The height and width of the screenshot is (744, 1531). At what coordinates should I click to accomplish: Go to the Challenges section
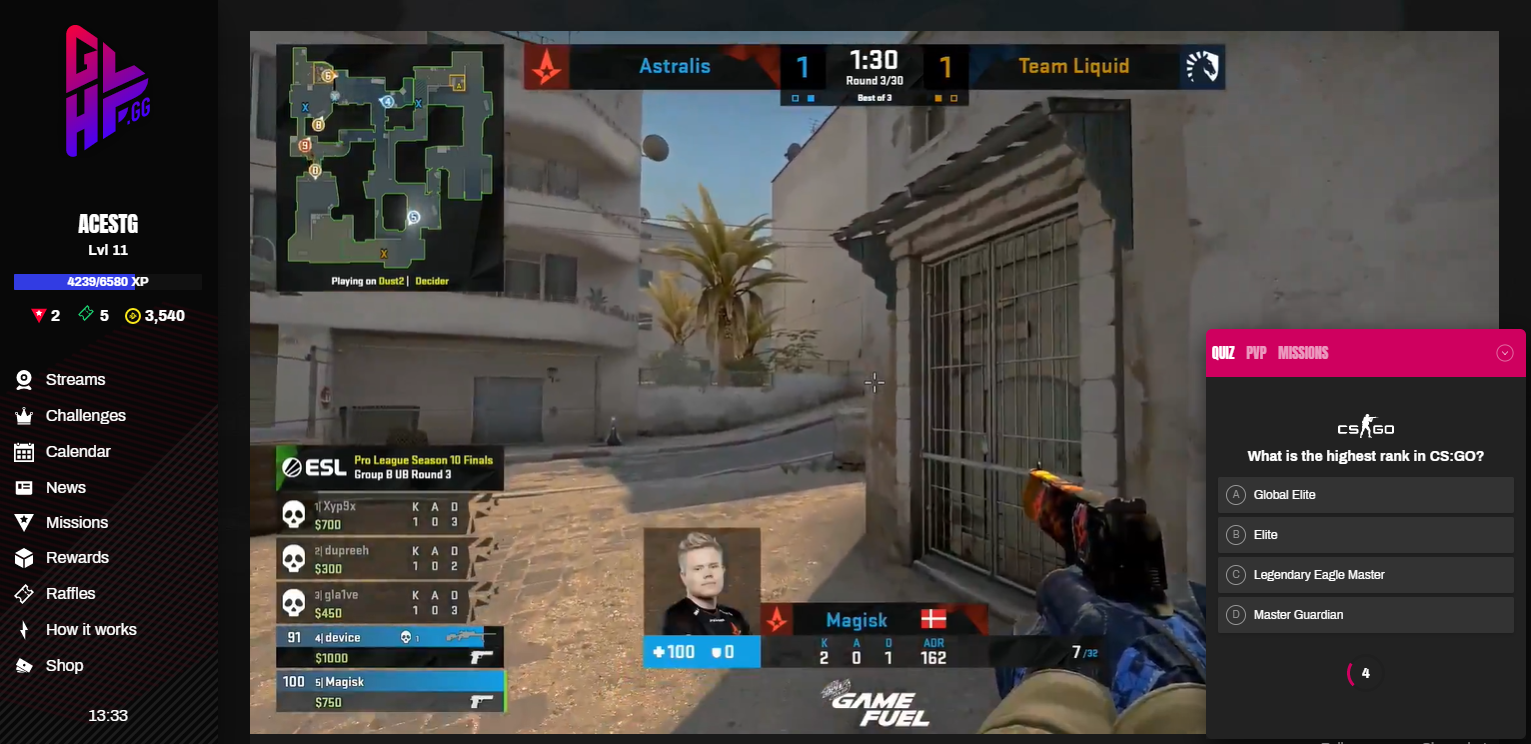click(x=85, y=416)
